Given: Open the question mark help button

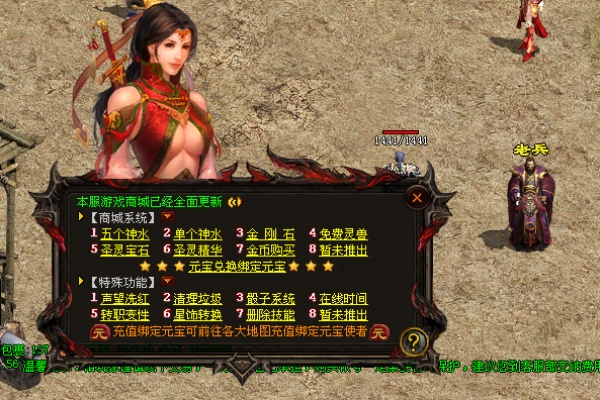Looking at the screenshot, I should [413, 342].
